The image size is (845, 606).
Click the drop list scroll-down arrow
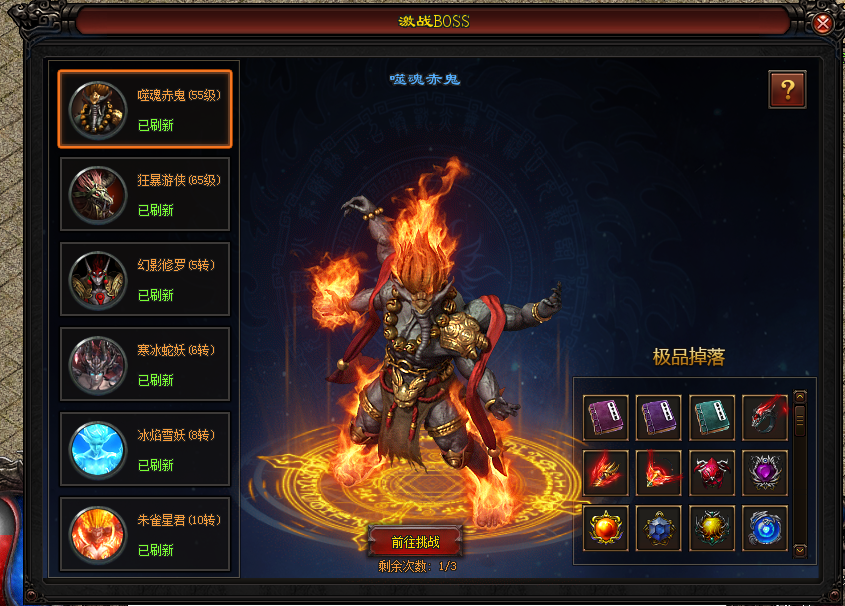click(799, 549)
